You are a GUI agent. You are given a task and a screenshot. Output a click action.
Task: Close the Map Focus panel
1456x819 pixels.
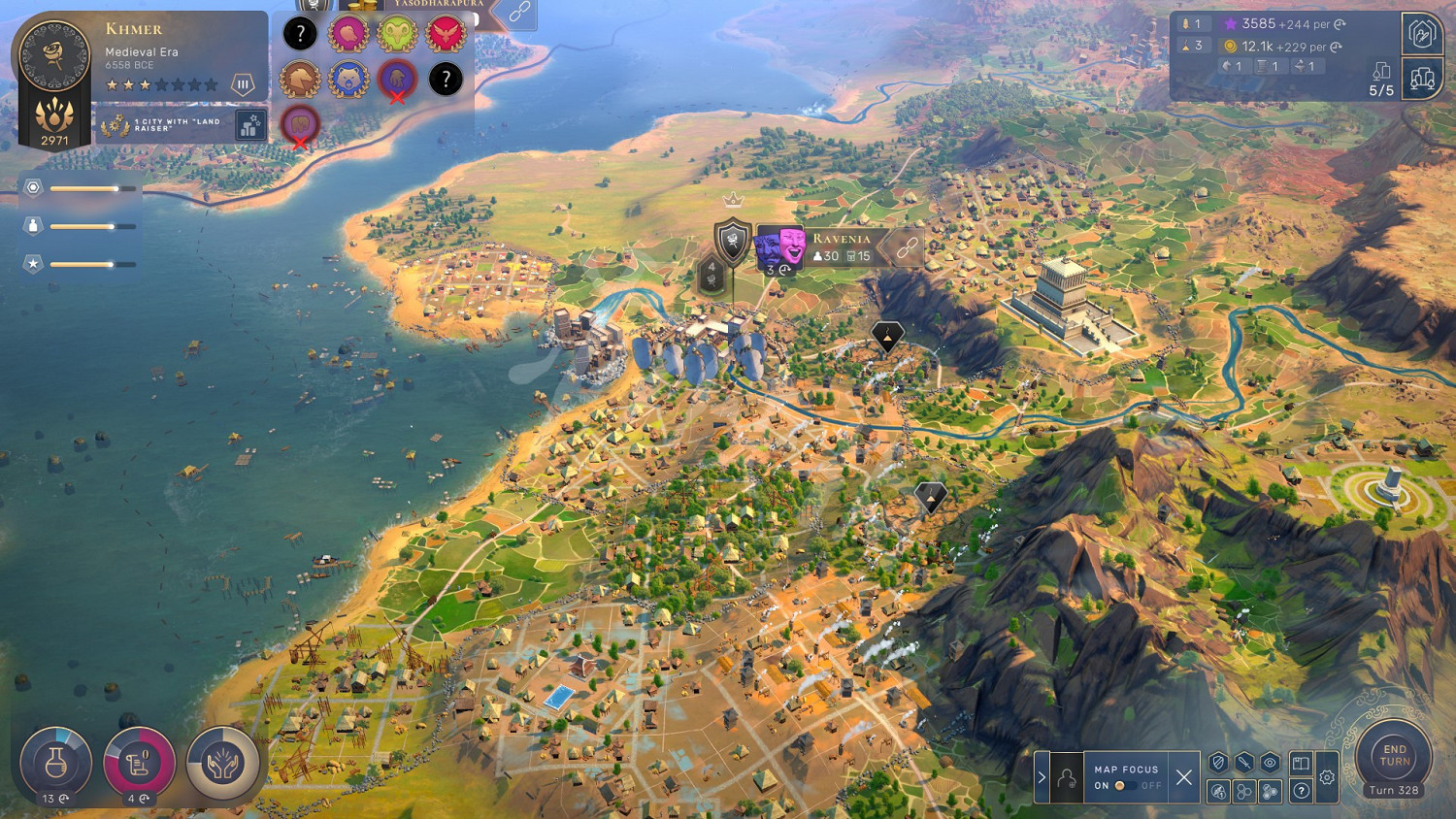point(1183,777)
